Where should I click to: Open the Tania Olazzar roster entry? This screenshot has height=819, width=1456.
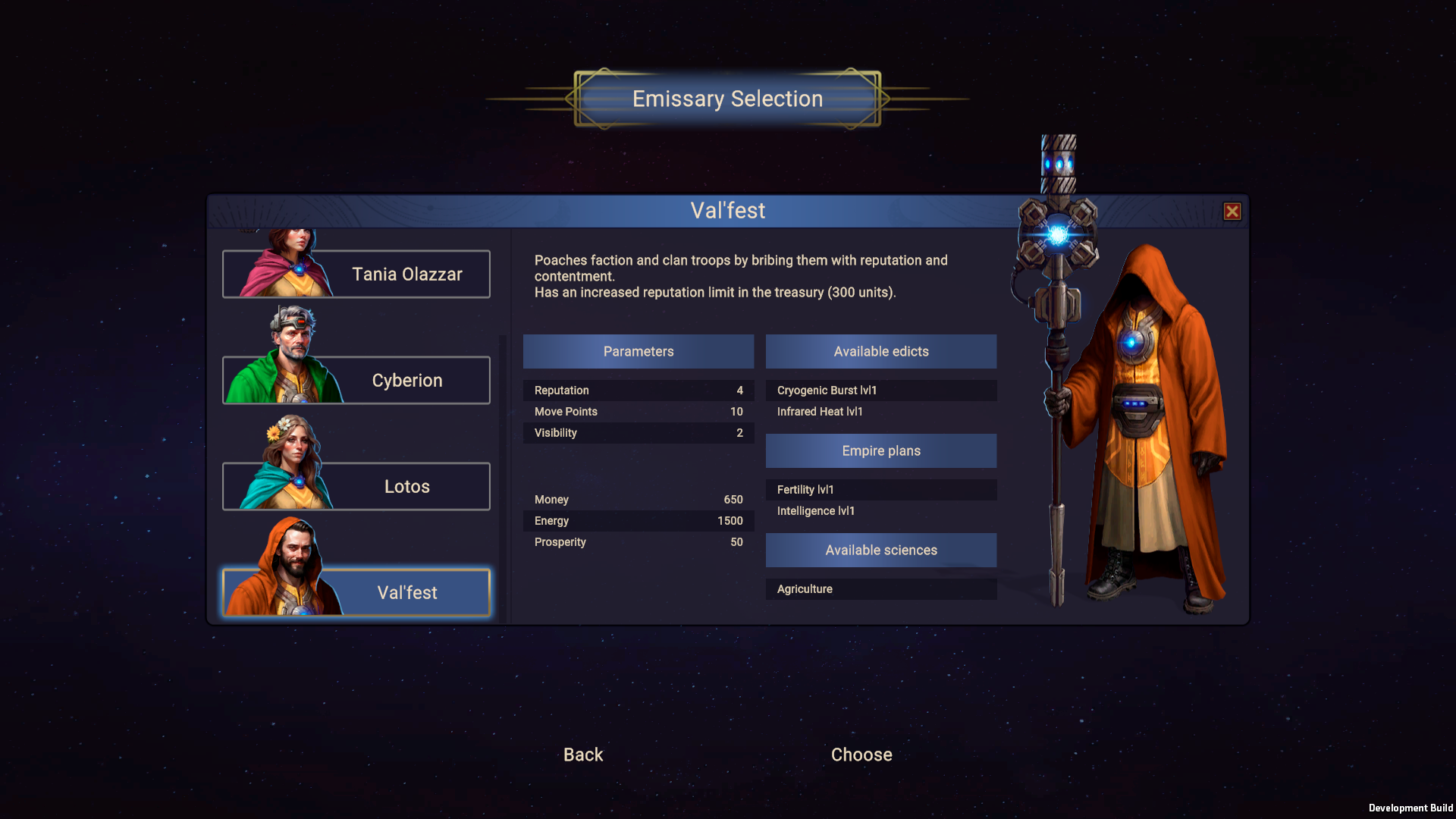407,274
